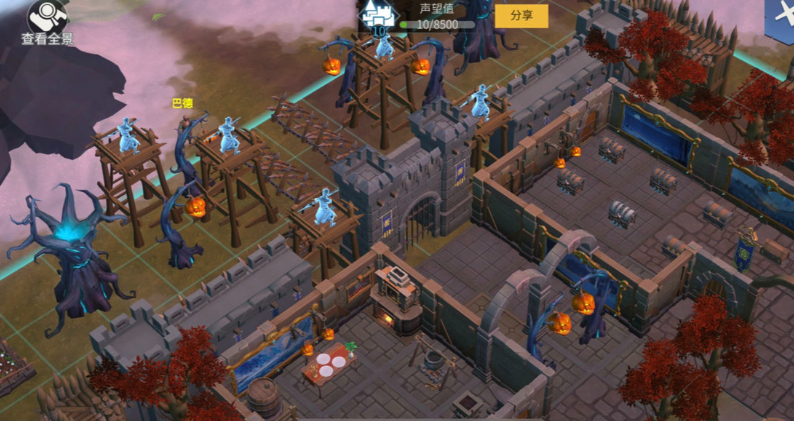The height and width of the screenshot is (421, 794).
Task: Tap the castle level 10 emblem
Action: pyautogui.click(x=380, y=16)
